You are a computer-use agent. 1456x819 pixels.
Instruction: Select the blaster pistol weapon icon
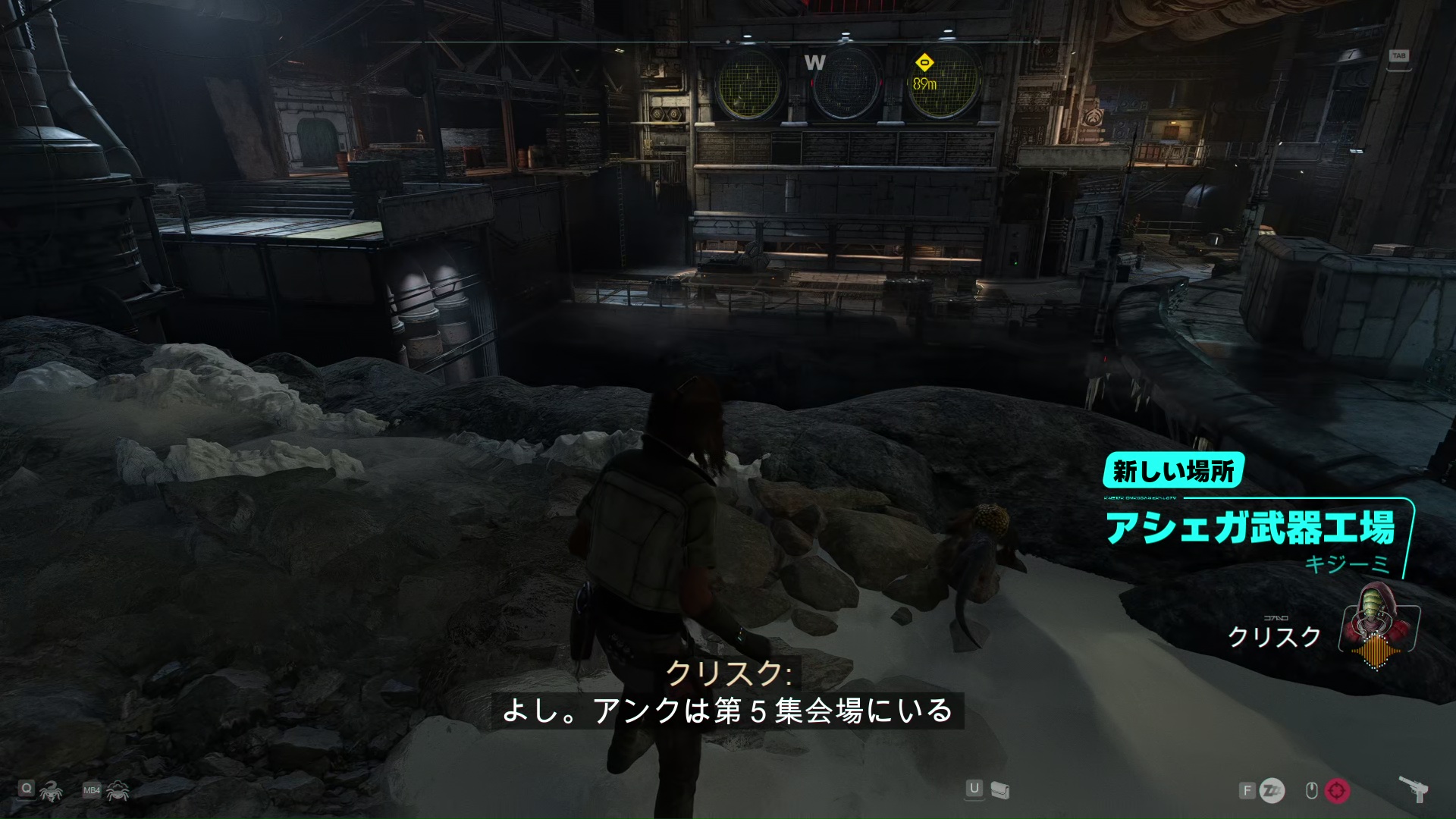click(1414, 789)
